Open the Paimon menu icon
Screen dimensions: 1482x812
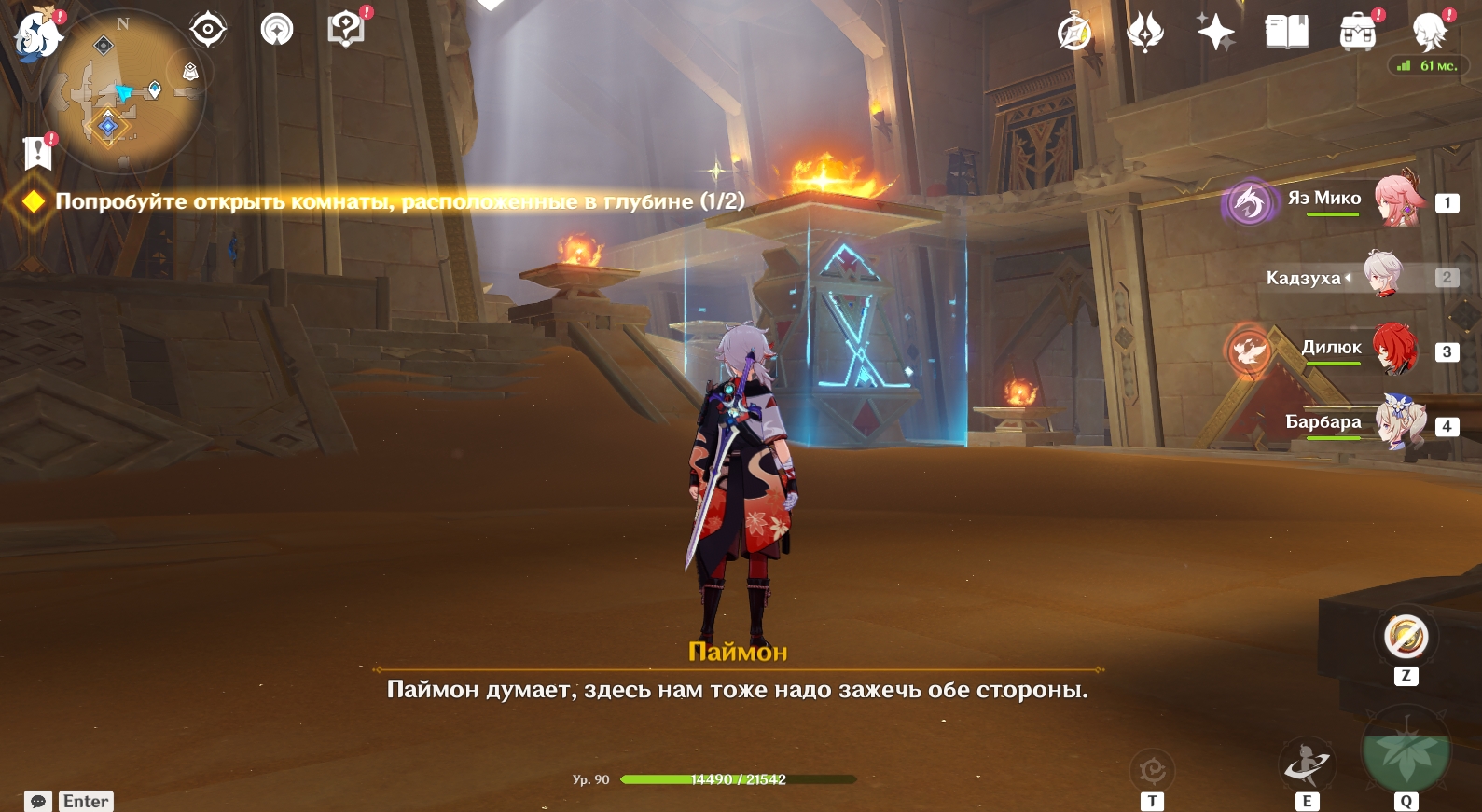tap(37, 35)
